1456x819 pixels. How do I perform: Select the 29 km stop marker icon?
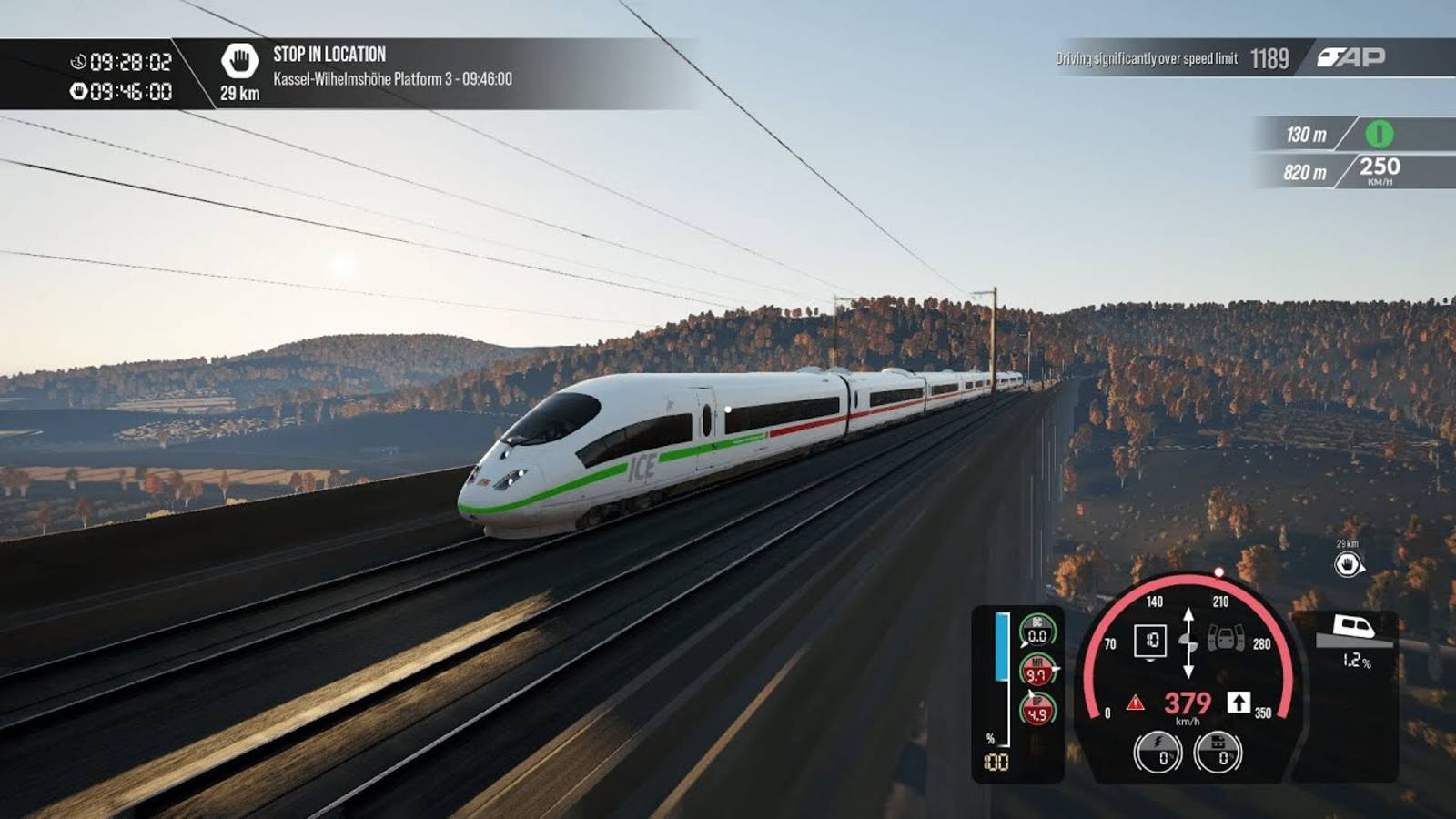tap(1348, 564)
